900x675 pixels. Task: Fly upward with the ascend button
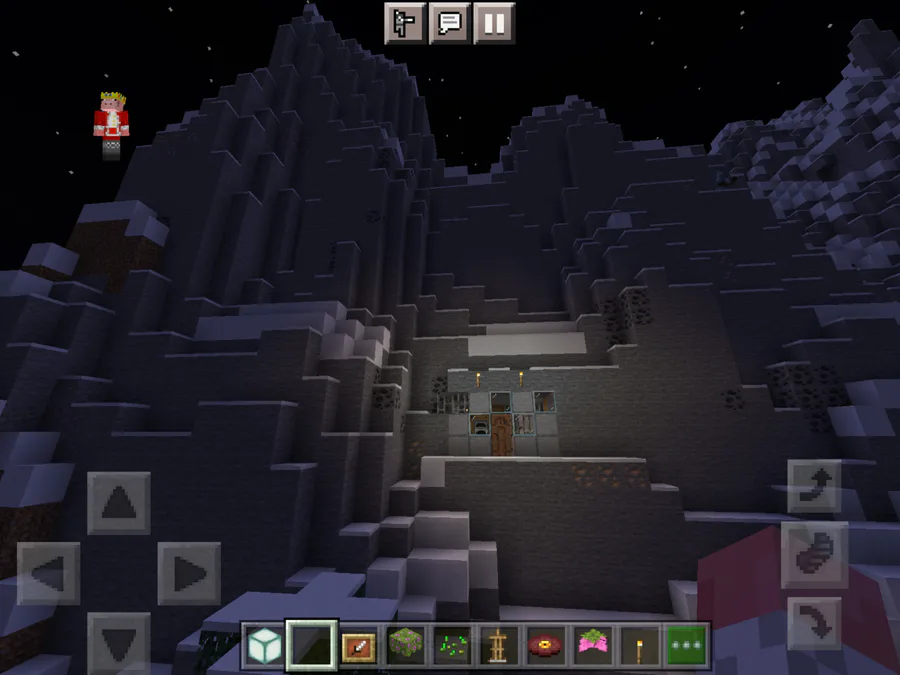pos(813,486)
